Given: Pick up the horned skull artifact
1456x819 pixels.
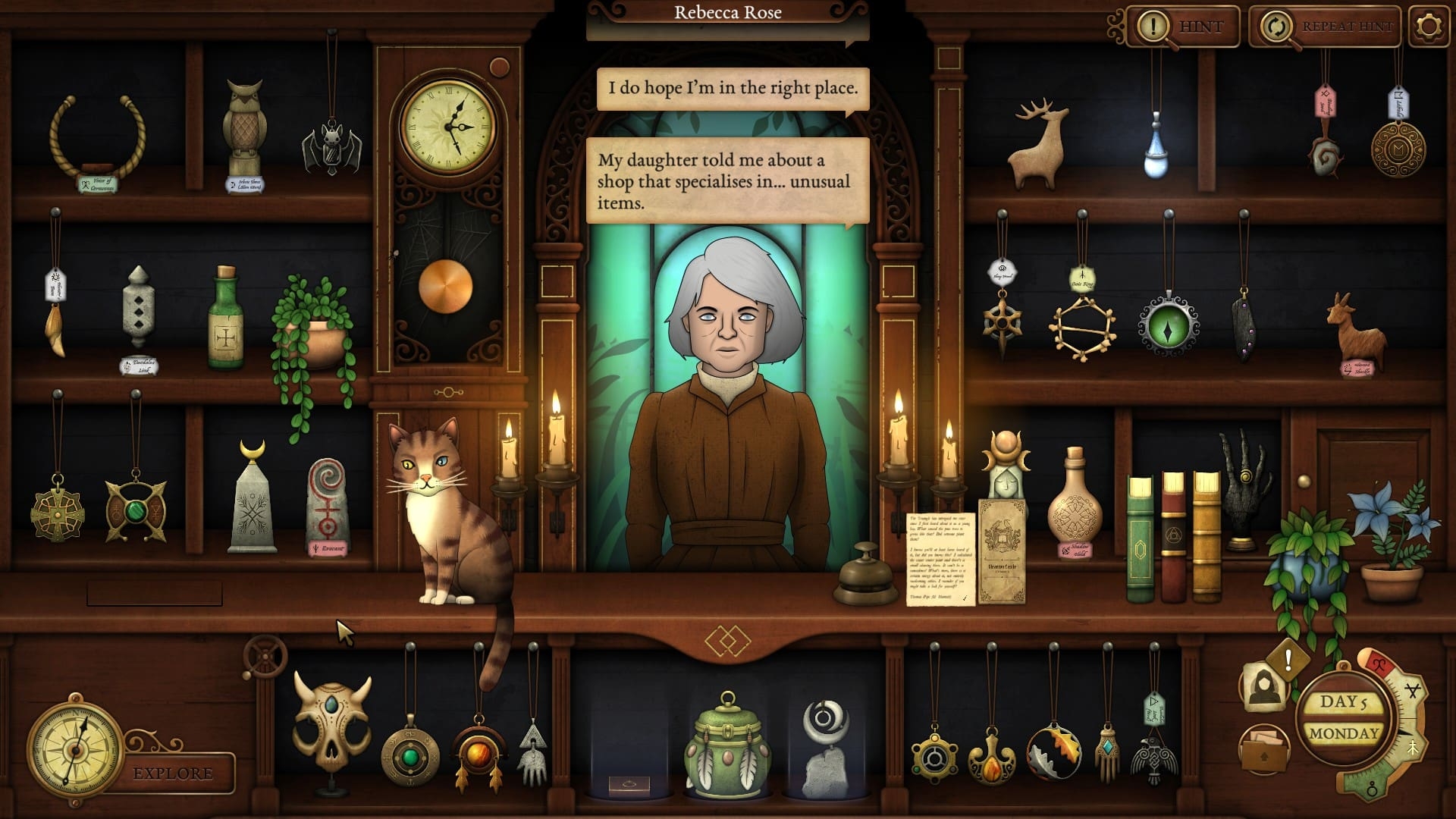Looking at the screenshot, I should click(x=331, y=718).
